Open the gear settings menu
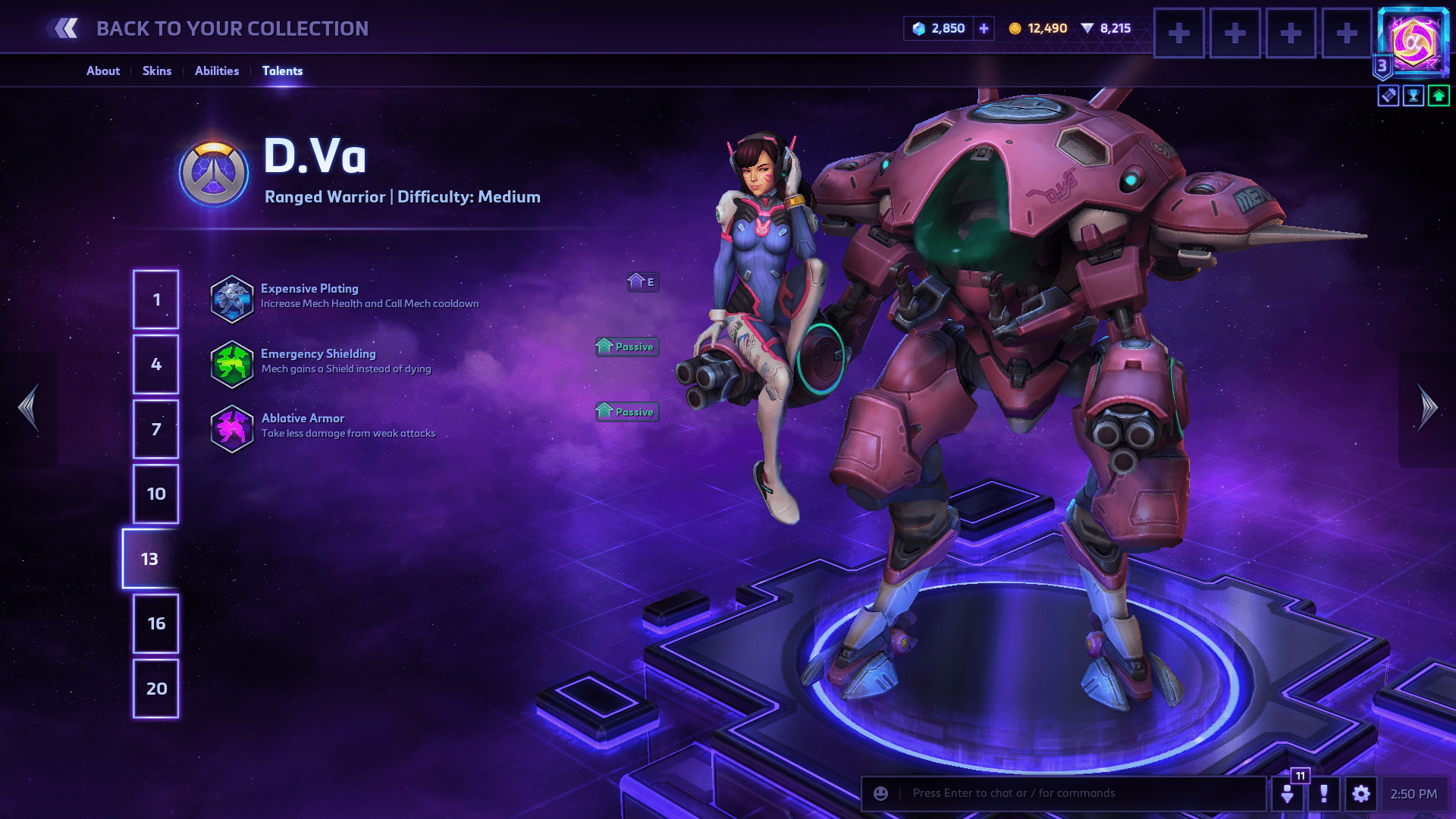 (x=1361, y=794)
